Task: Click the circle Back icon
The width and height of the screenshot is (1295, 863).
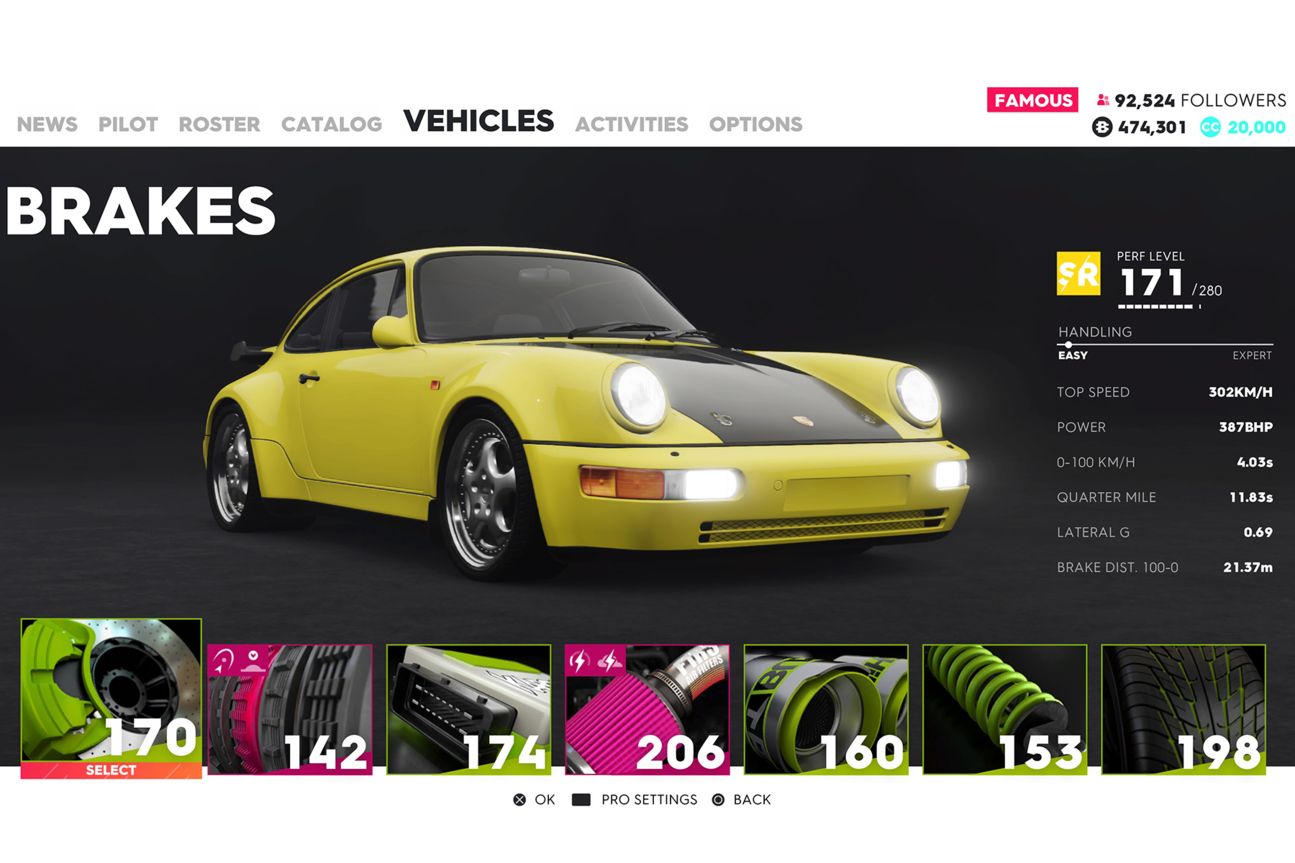Action: point(717,799)
